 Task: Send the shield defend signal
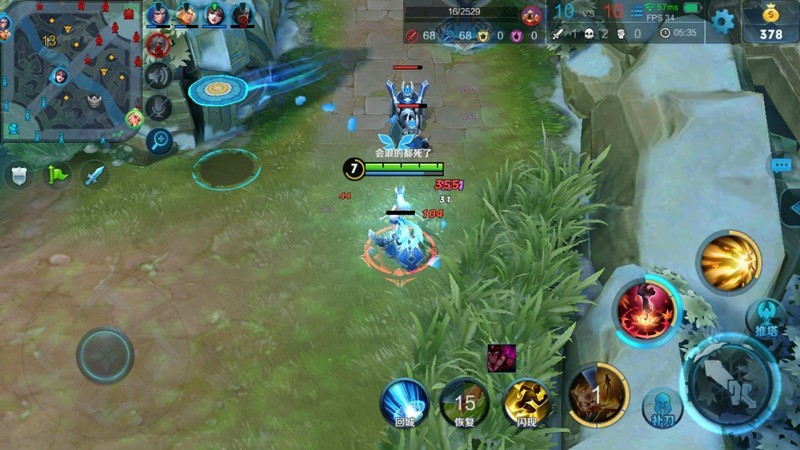20,175
